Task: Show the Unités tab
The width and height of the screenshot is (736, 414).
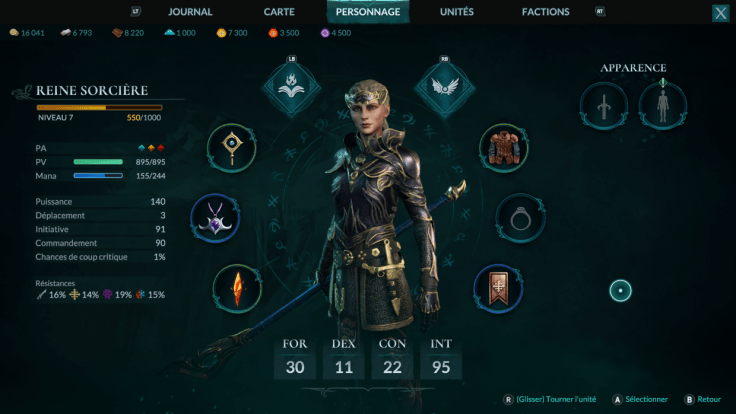Action: (x=457, y=12)
